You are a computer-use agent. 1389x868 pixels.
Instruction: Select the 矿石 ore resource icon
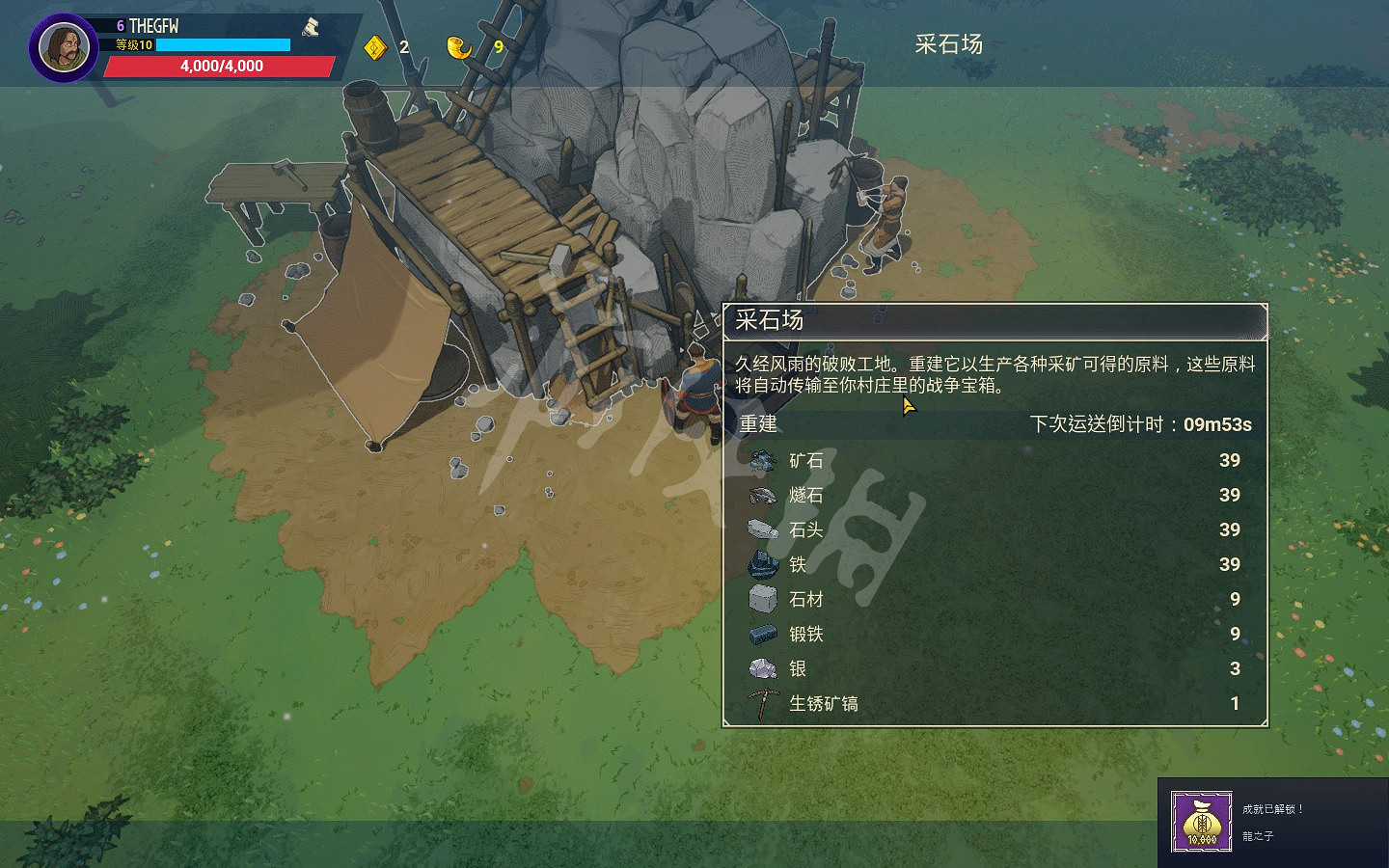[761, 461]
